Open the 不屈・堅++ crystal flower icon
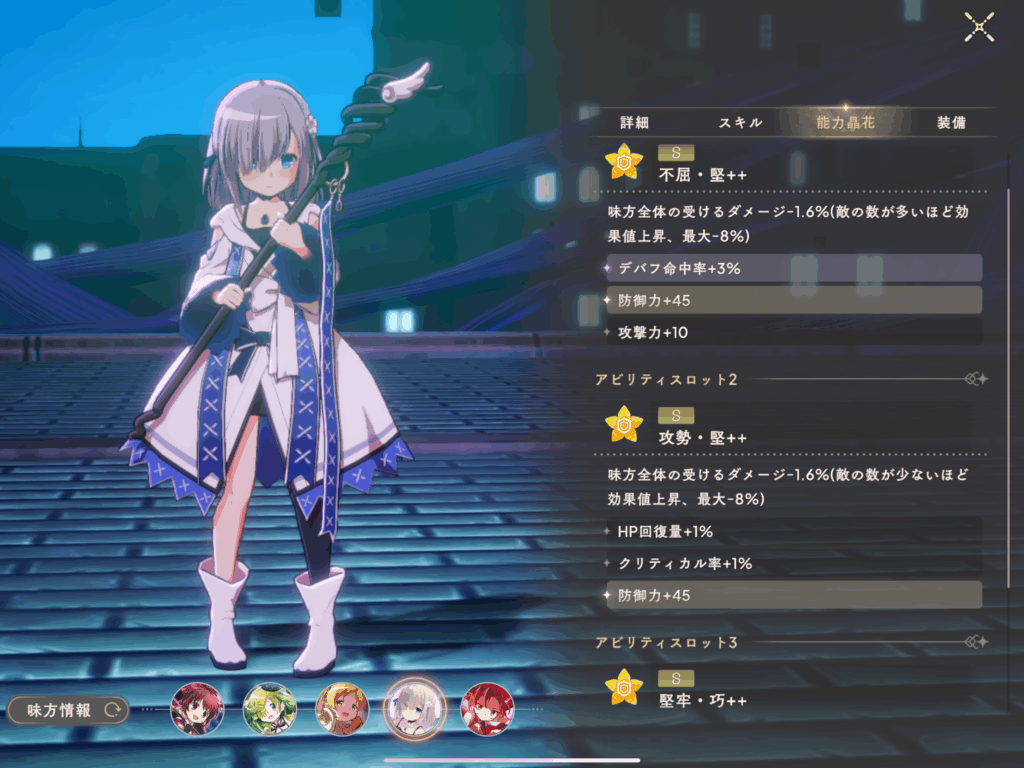1024x768 pixels. point(624,162)
